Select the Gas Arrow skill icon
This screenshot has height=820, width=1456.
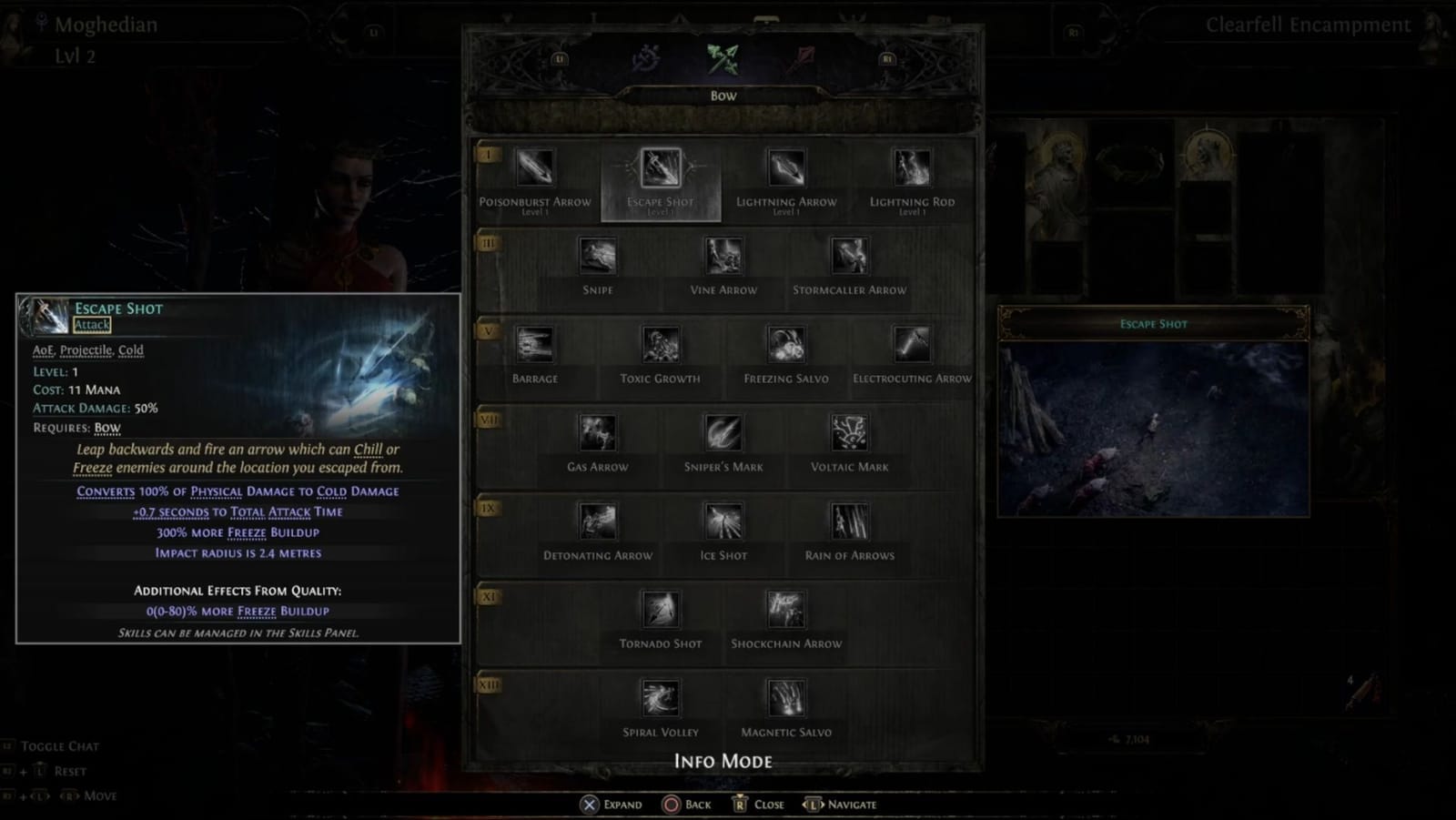pyautogui.click(x=598, y=432)
